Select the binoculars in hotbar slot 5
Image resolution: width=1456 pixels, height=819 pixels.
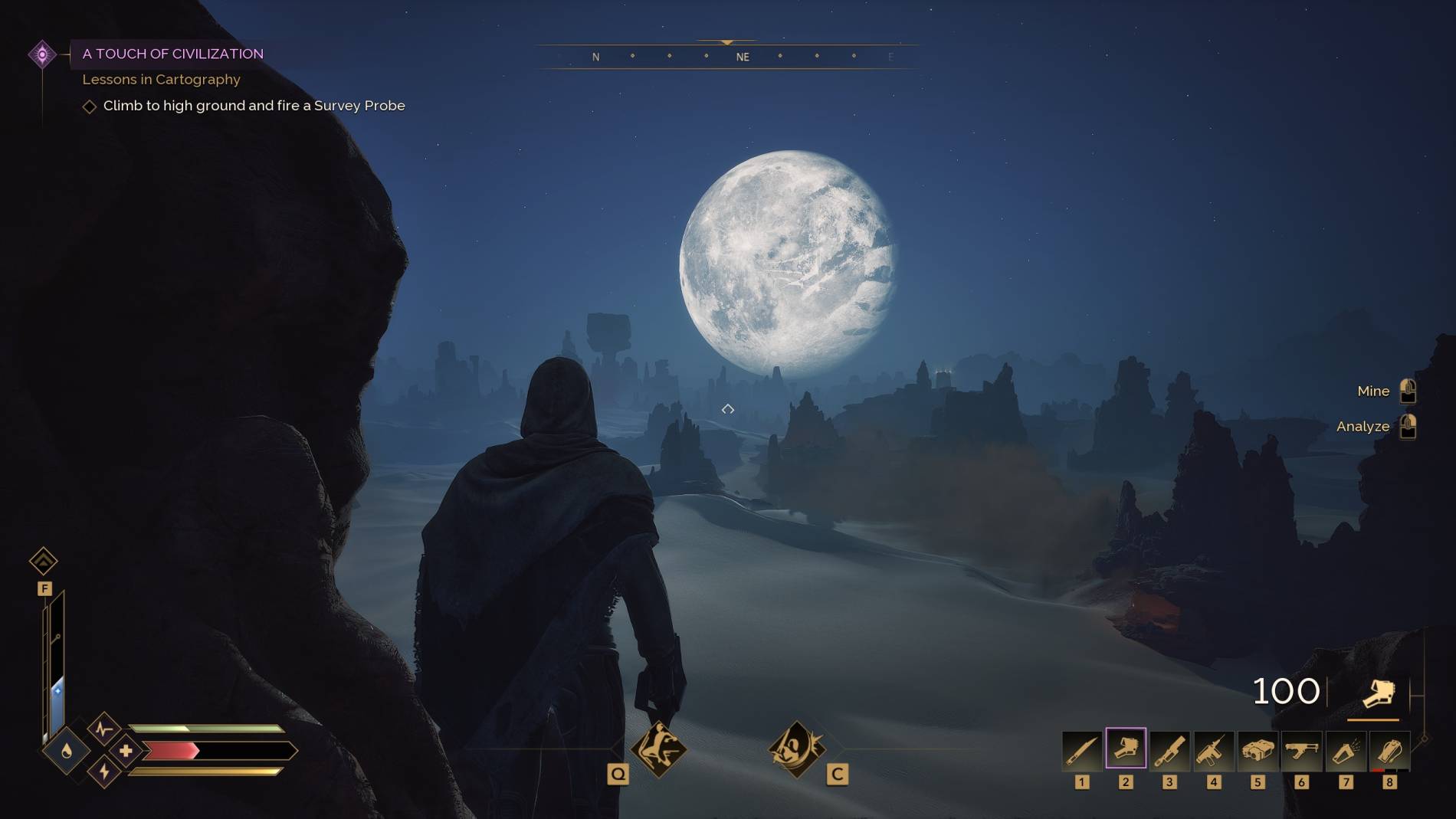(x=1258, y=750)
